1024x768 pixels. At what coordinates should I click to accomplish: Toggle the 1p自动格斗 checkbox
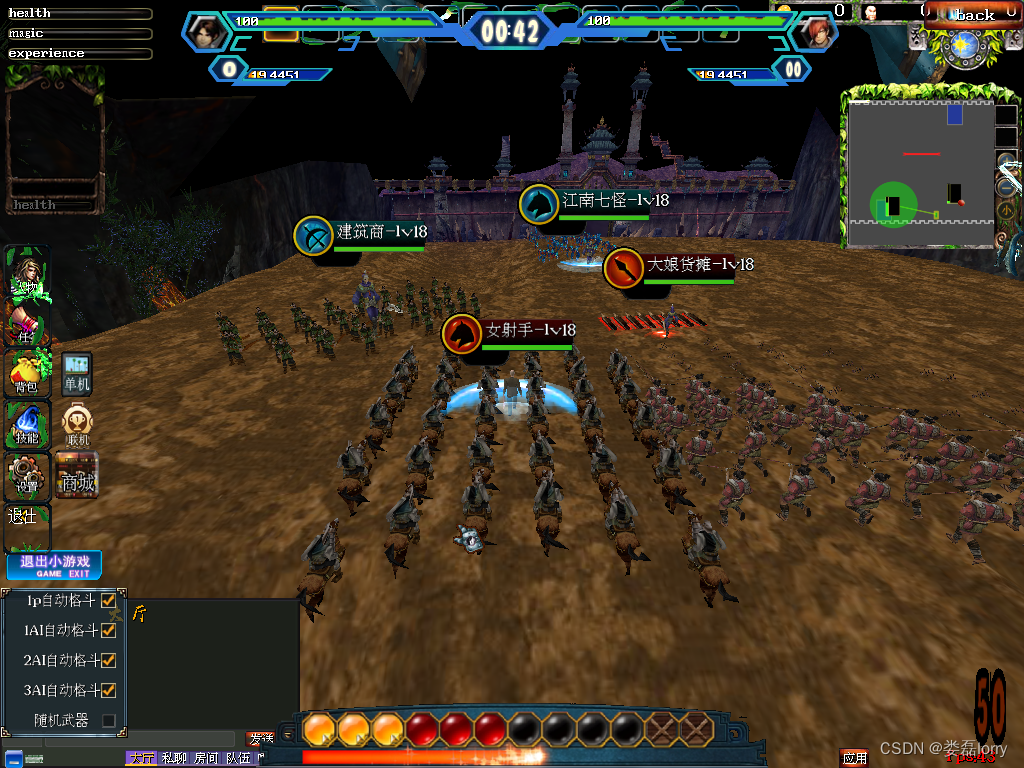coord(108,601)
